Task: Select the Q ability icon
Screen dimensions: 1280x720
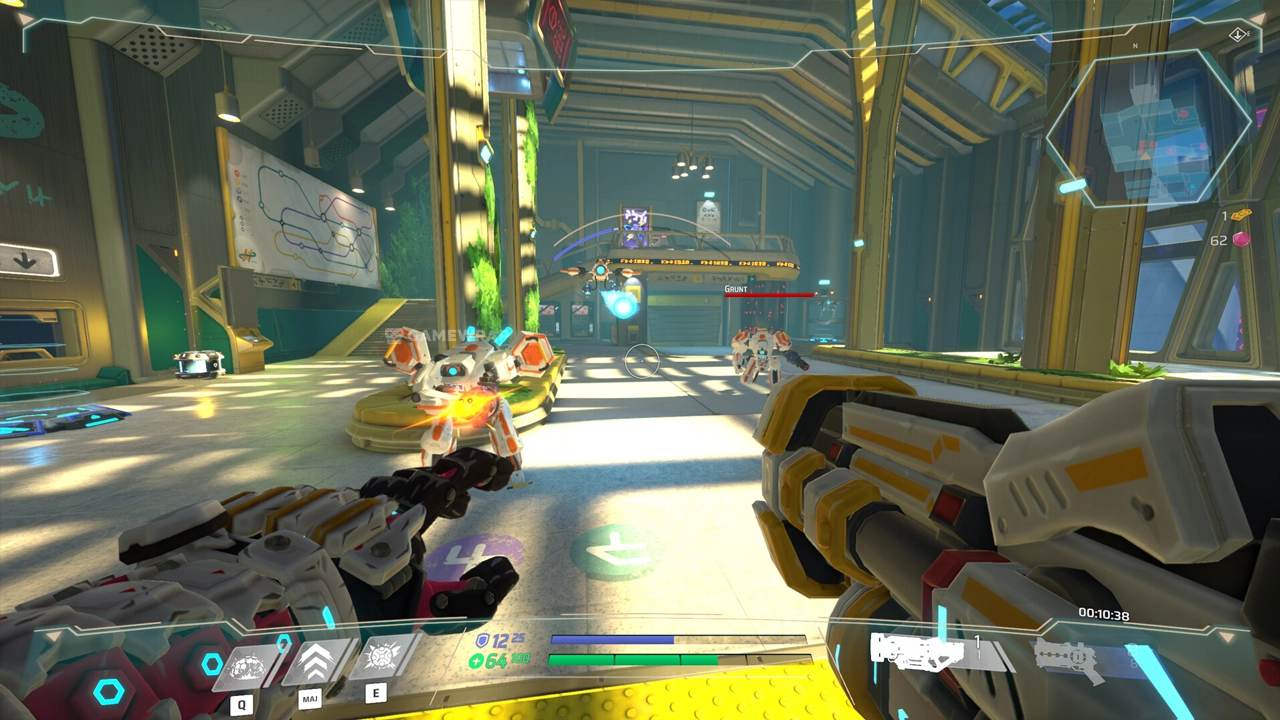Action: click(x=244, y=664)
